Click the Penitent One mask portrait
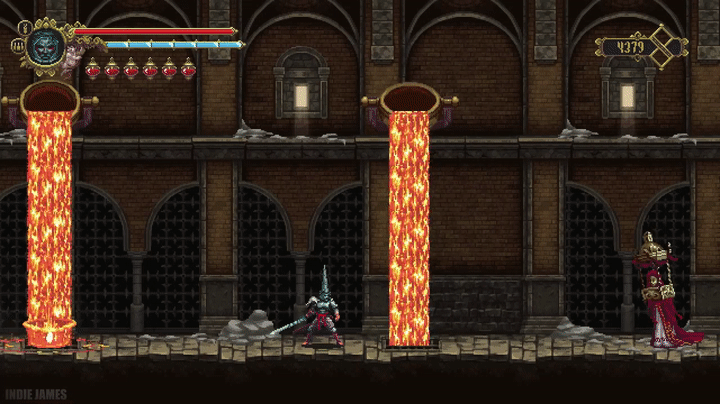Viewport: 720px width, 404px height. (46, 45)
